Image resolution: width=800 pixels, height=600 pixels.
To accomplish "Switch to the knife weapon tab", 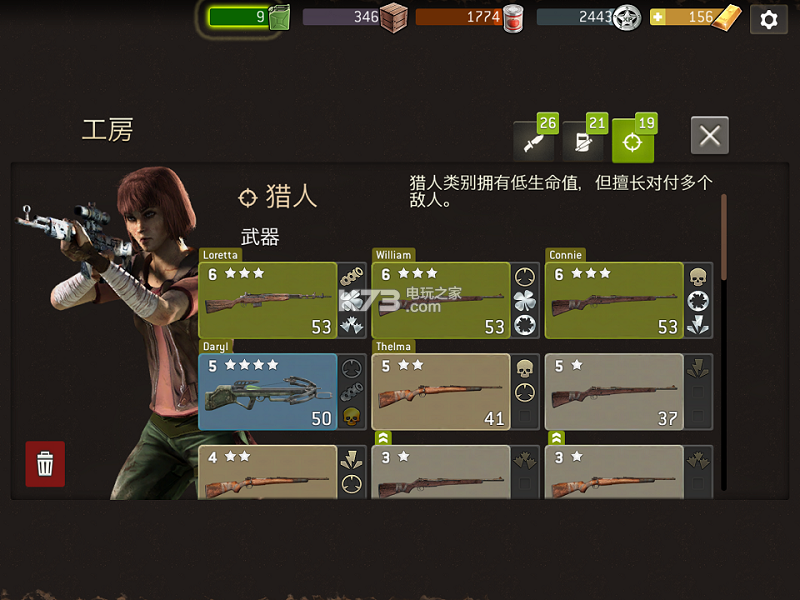I will coord(533,142).
